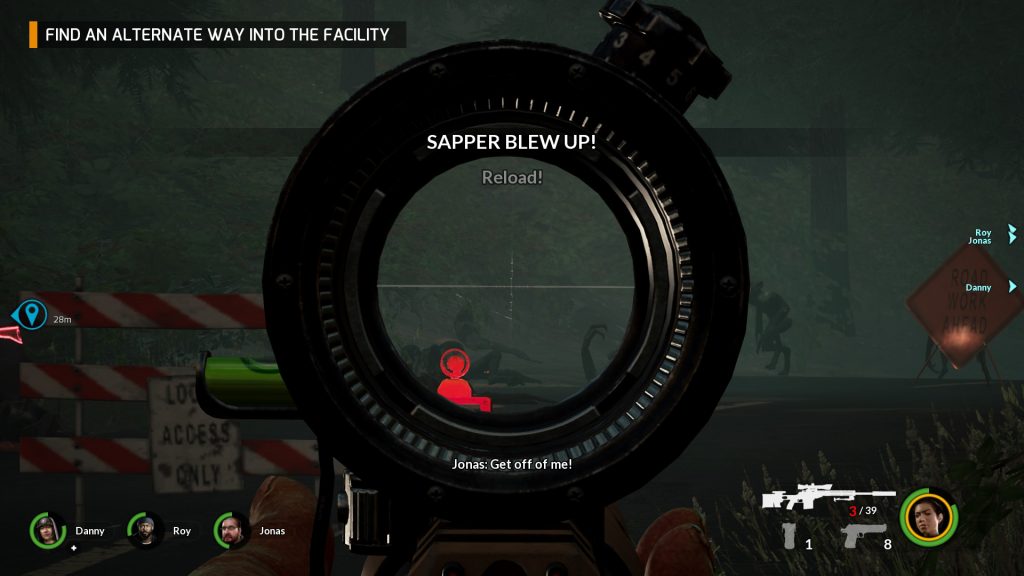Click the Roy and Jonas offscreen indicator
The height and width of the screenshot is (576, 1024).
[x=1010, y=235]
